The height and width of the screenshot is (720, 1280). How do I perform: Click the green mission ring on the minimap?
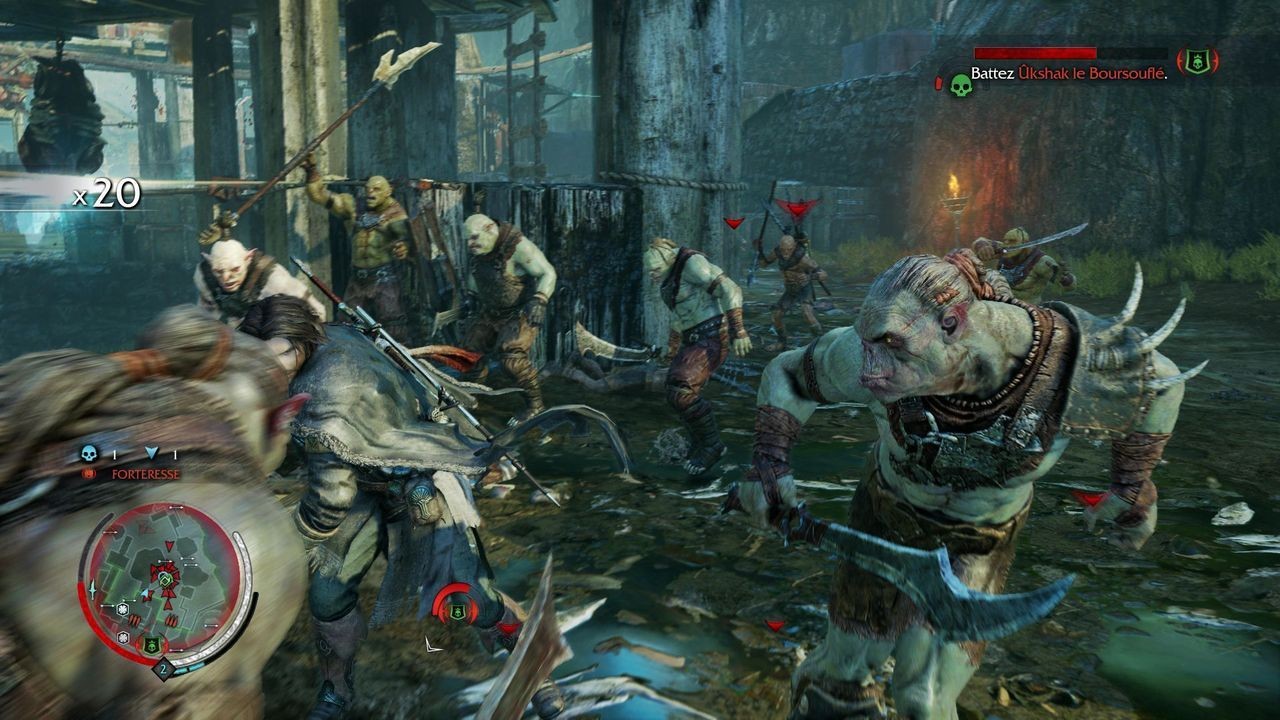[164, 579]
